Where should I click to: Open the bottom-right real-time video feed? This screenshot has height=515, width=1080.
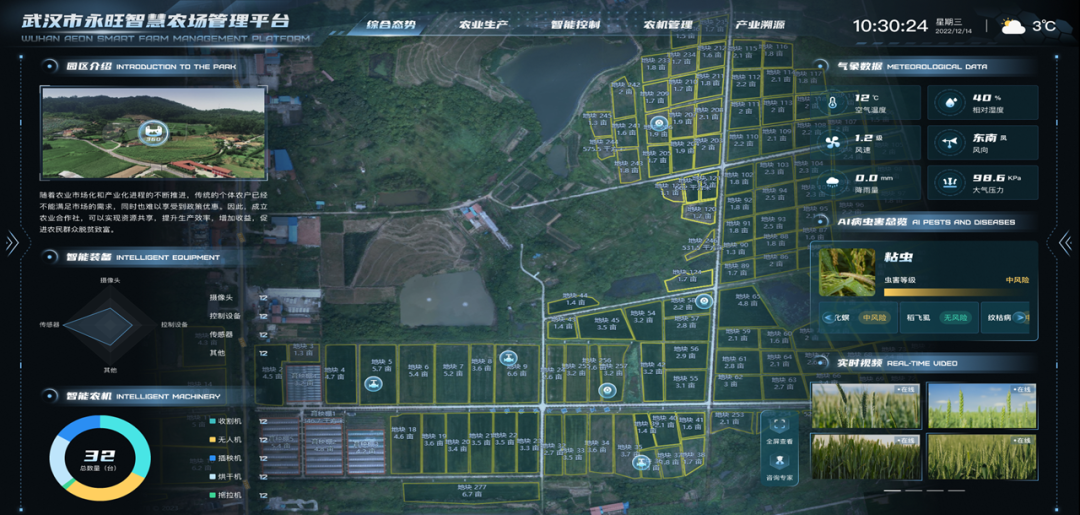pyautogui.click(x=981, y=456)
